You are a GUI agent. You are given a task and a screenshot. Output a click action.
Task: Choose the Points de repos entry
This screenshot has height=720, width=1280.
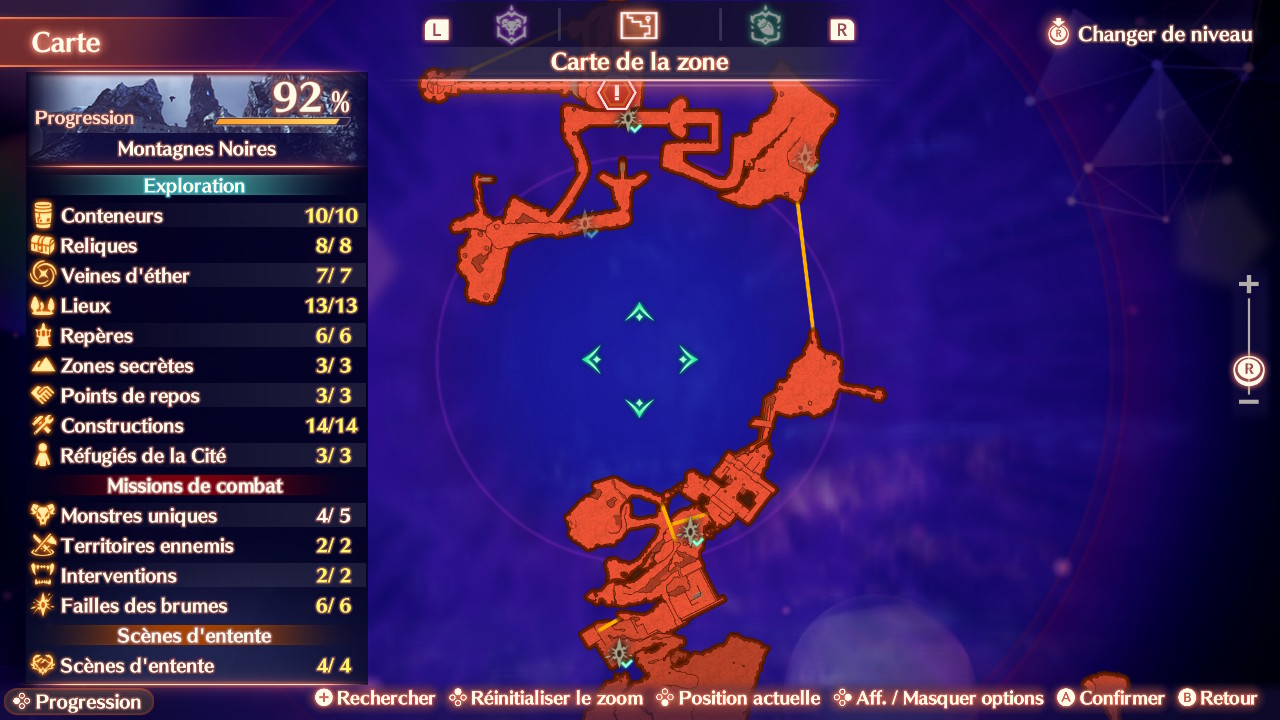coord(196,395)
